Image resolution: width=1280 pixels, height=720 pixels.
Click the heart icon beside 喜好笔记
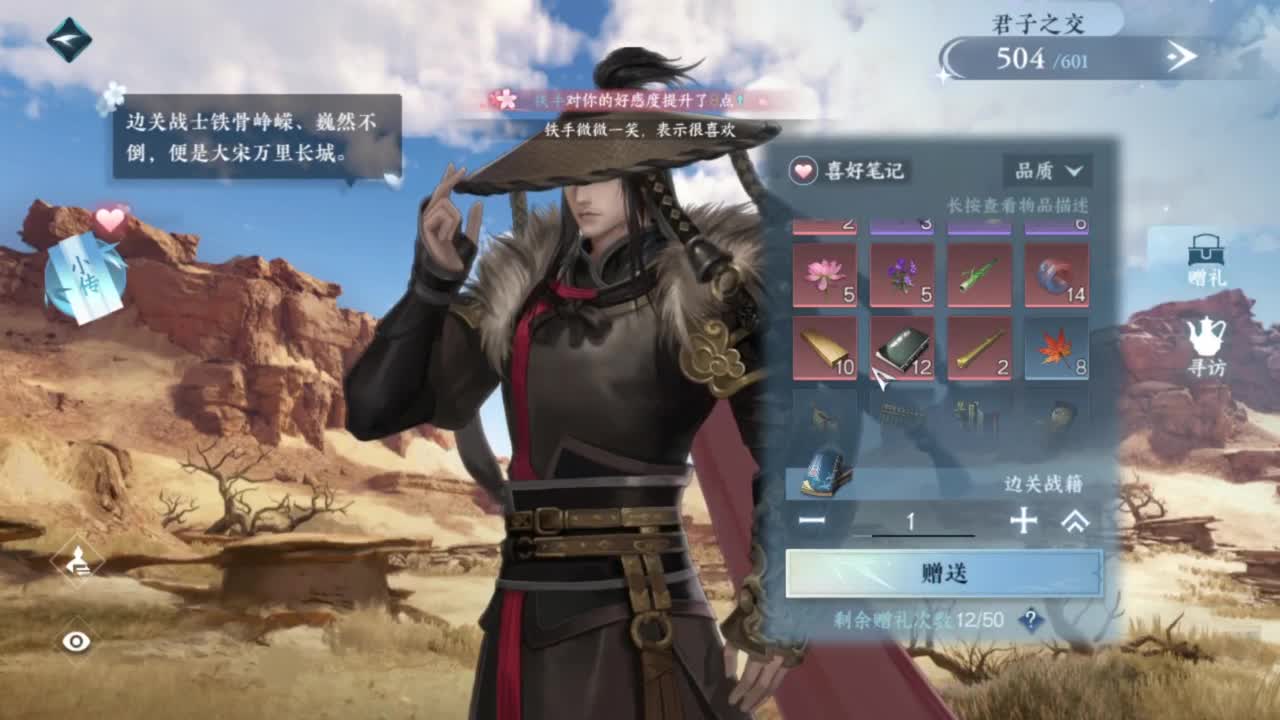coord(802,171)
